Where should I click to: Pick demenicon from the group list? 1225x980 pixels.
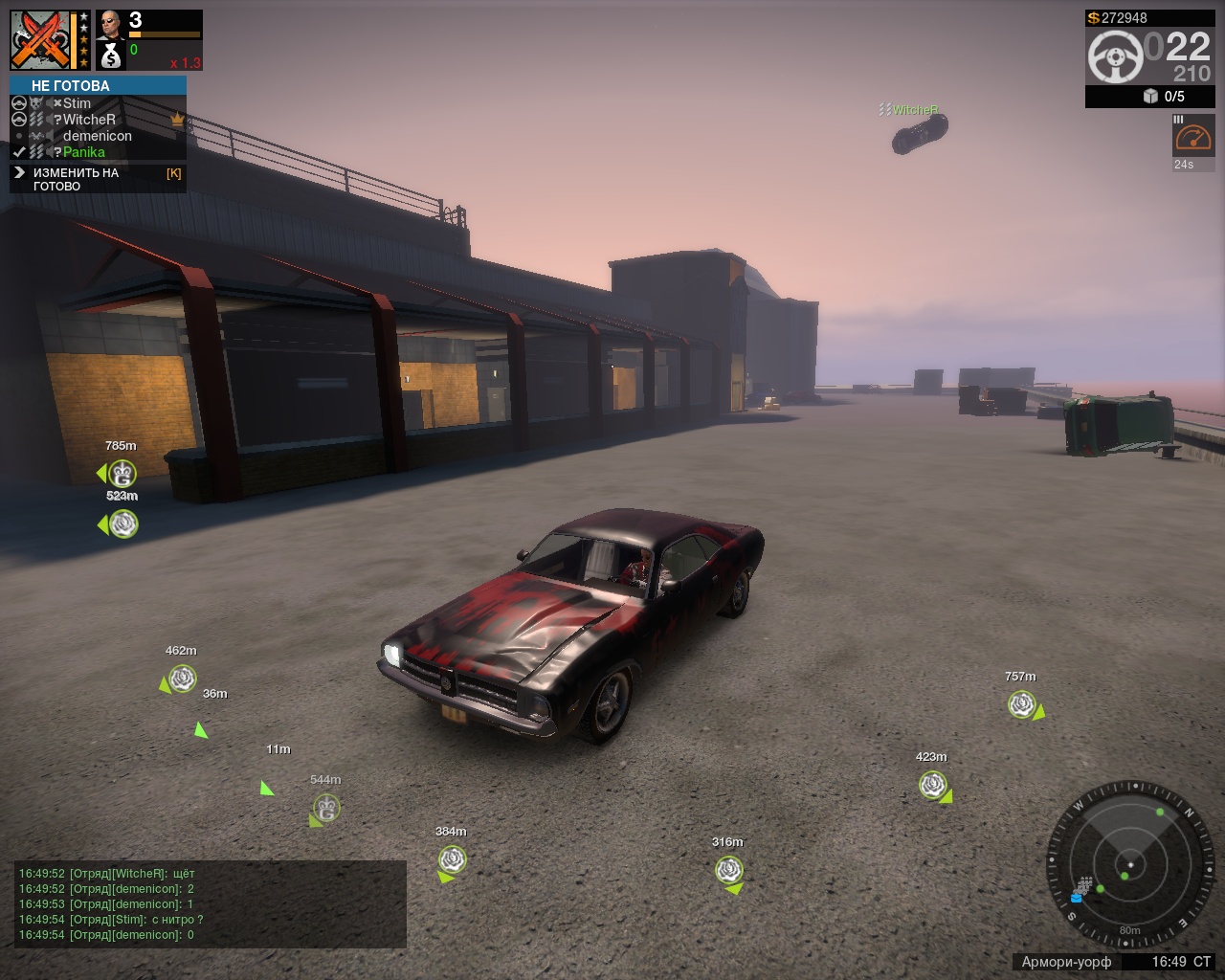[x=97, y=136]
